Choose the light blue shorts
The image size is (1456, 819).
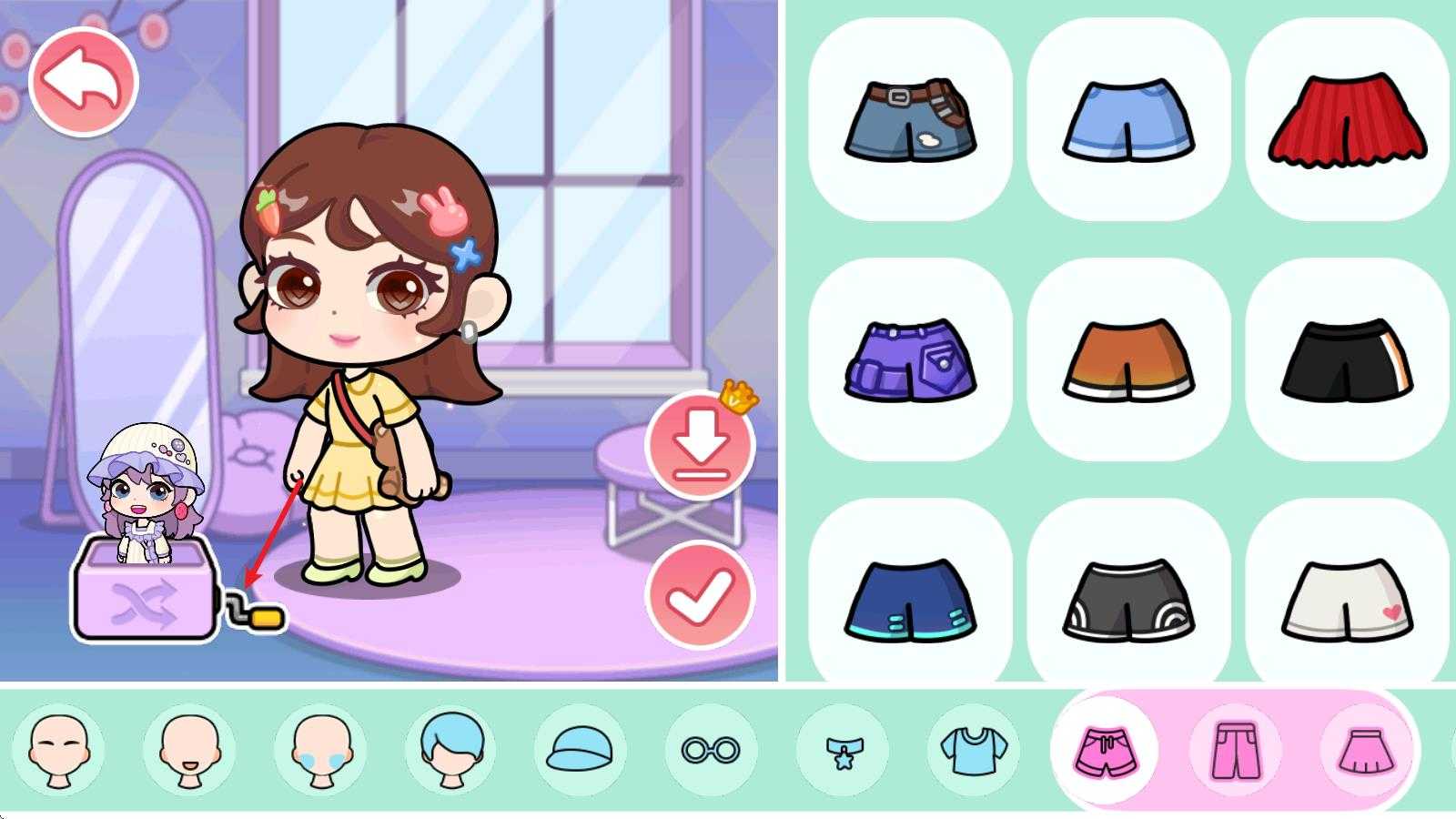[x=1128, y=120]
